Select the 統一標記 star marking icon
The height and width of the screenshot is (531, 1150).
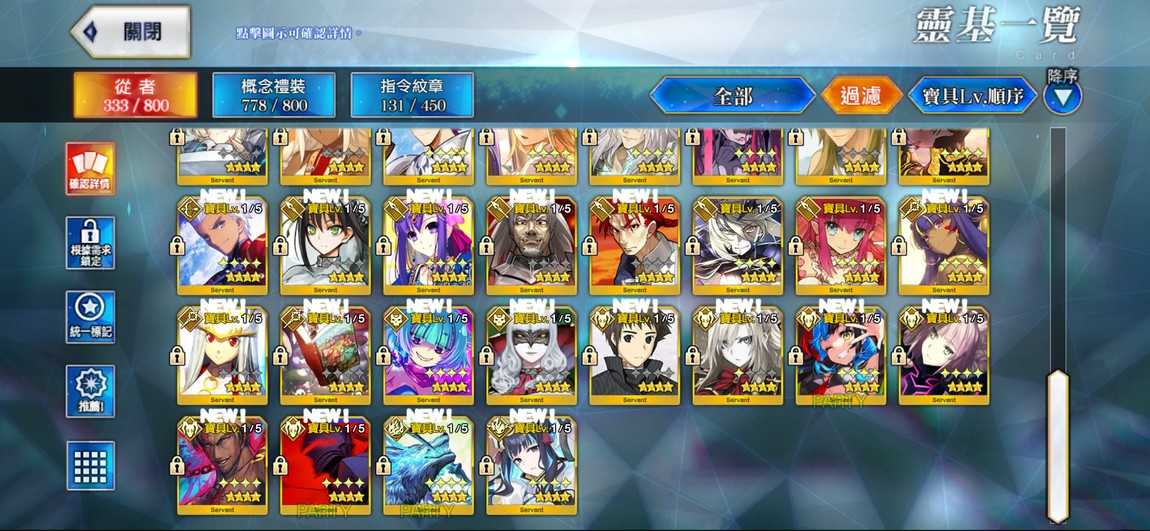tap(90, 317)
